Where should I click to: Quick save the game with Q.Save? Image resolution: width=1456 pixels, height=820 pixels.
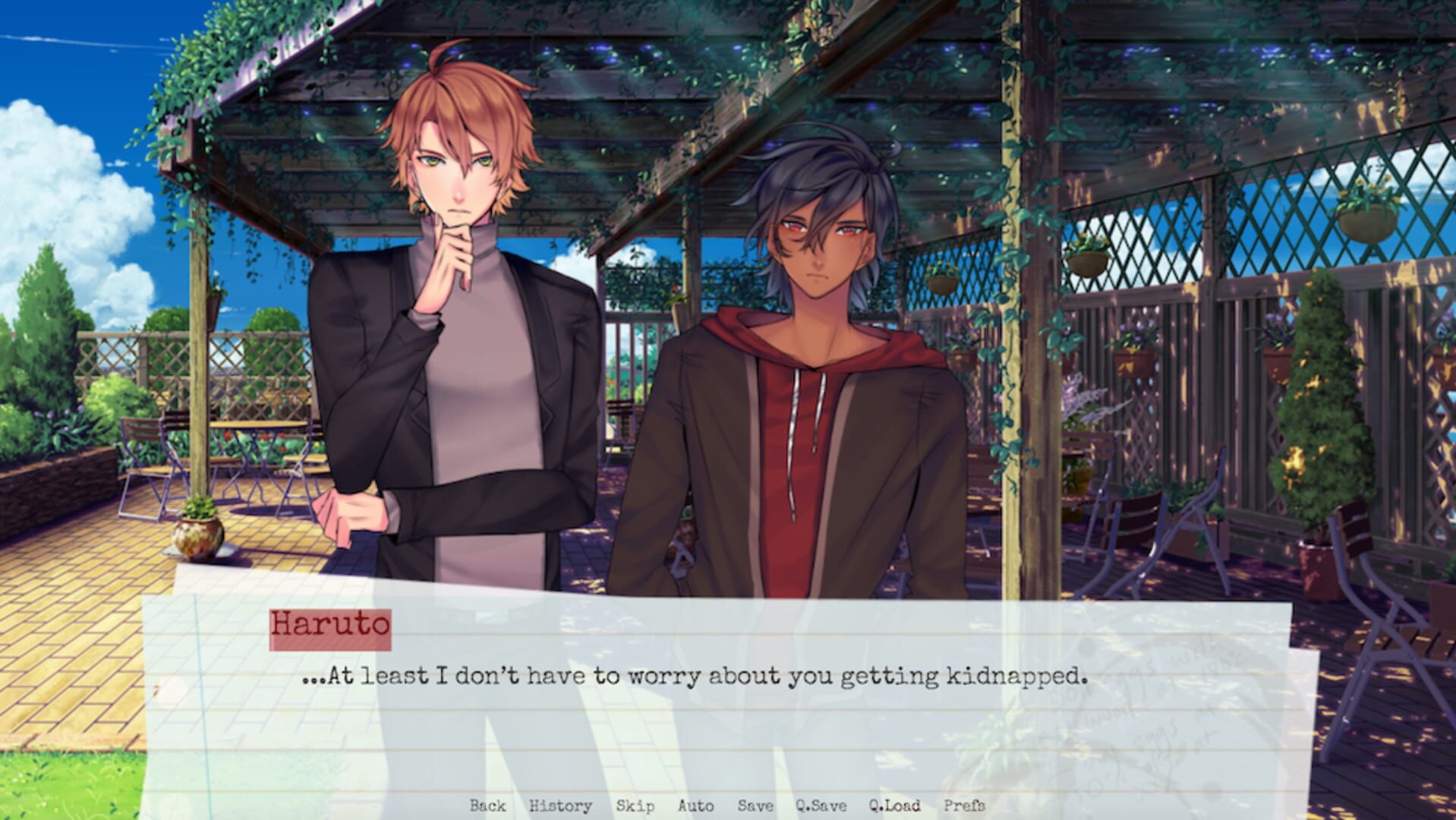[x=820, y=806]
